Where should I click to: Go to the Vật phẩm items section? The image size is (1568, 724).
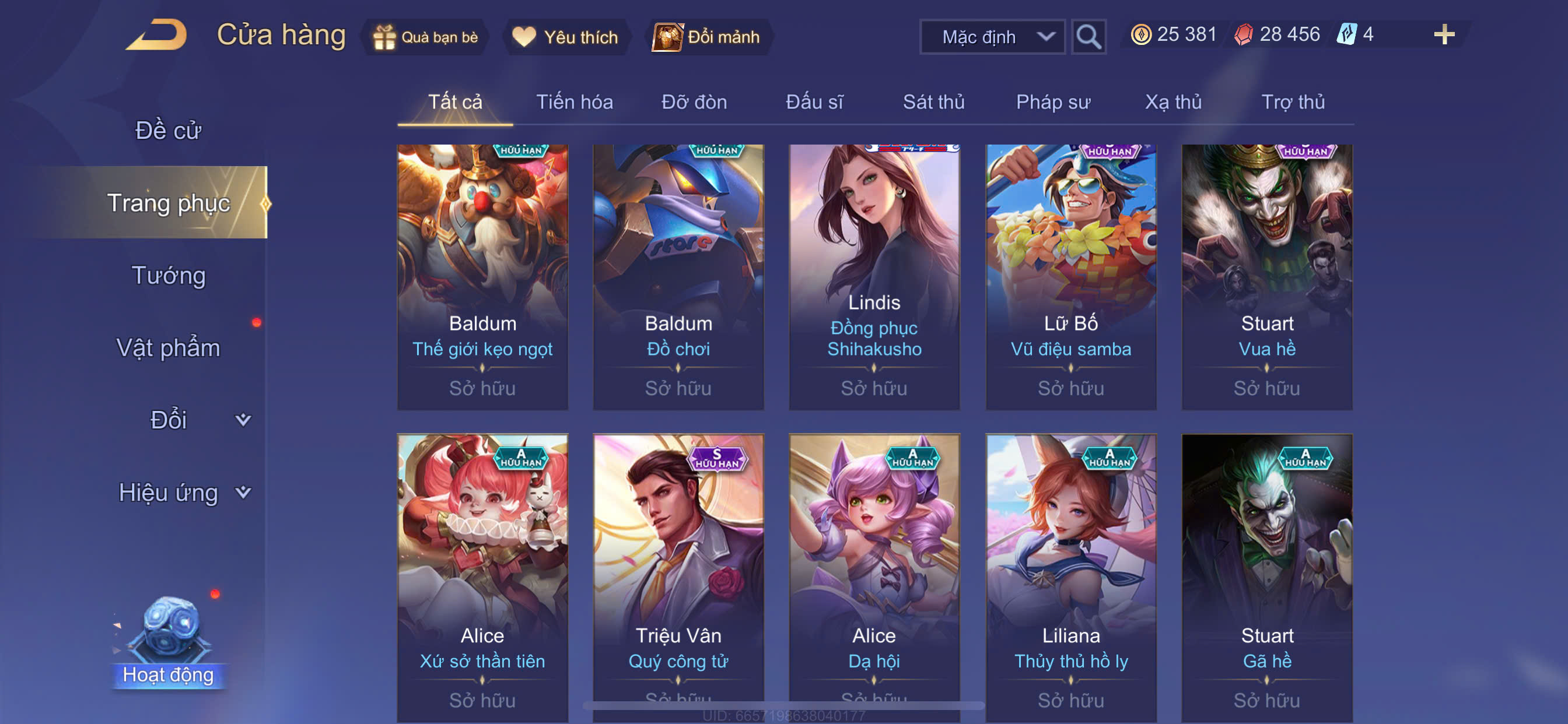[x=168, y=347]
